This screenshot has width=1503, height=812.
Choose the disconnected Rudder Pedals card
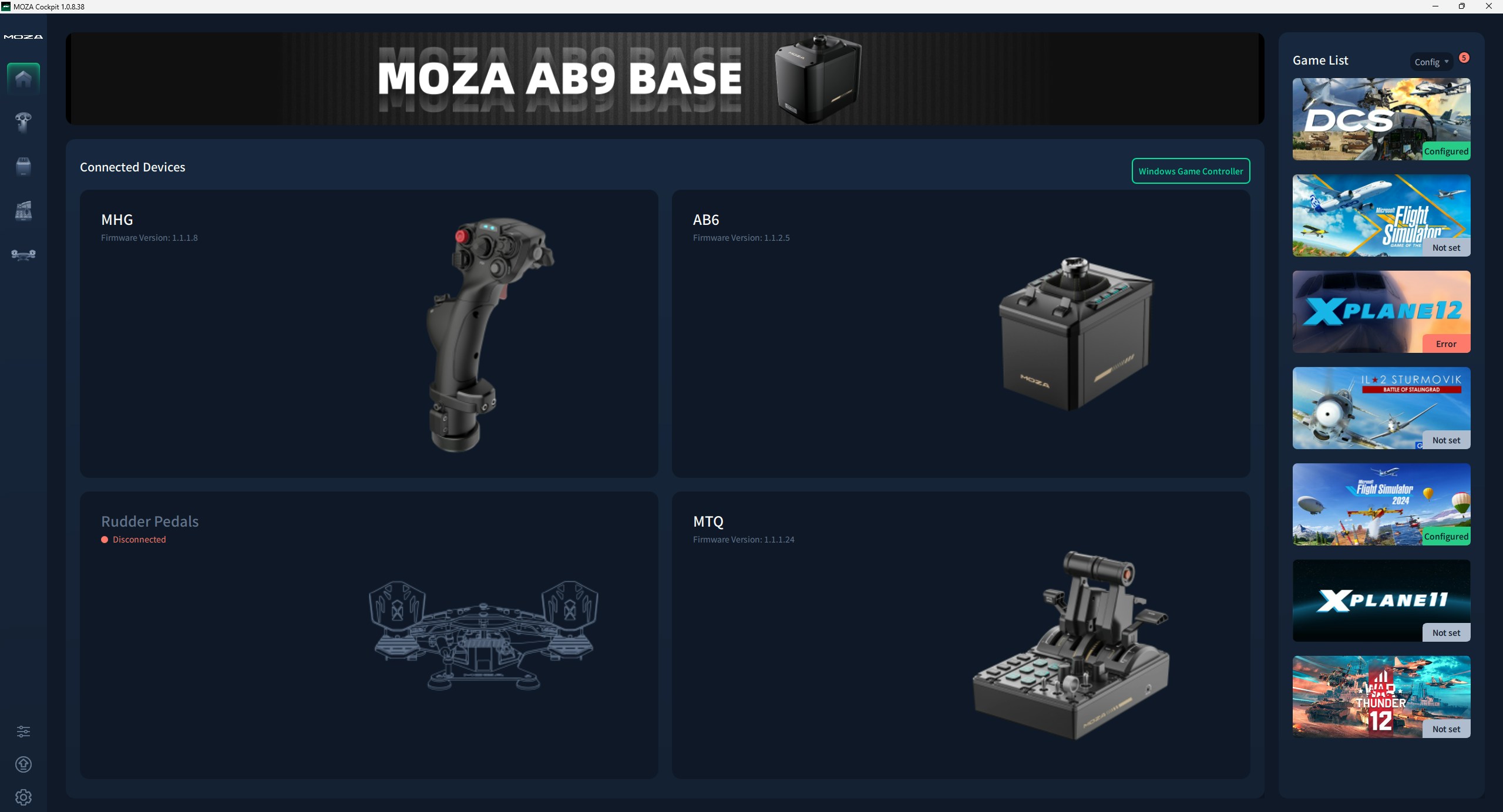pyautogui.click(x=368, y=635)
